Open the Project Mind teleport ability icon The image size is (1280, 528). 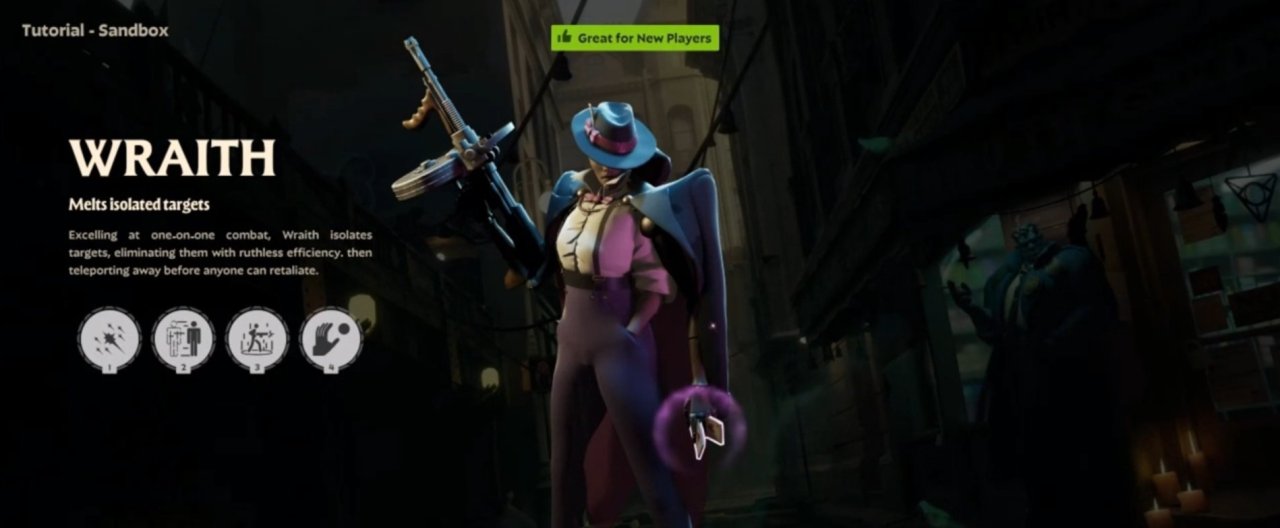point(183,338)
